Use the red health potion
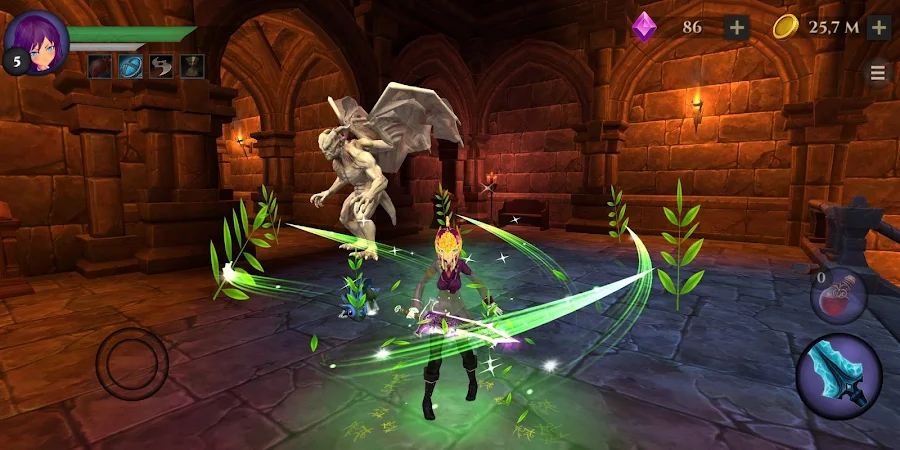 tap(838, 297)
